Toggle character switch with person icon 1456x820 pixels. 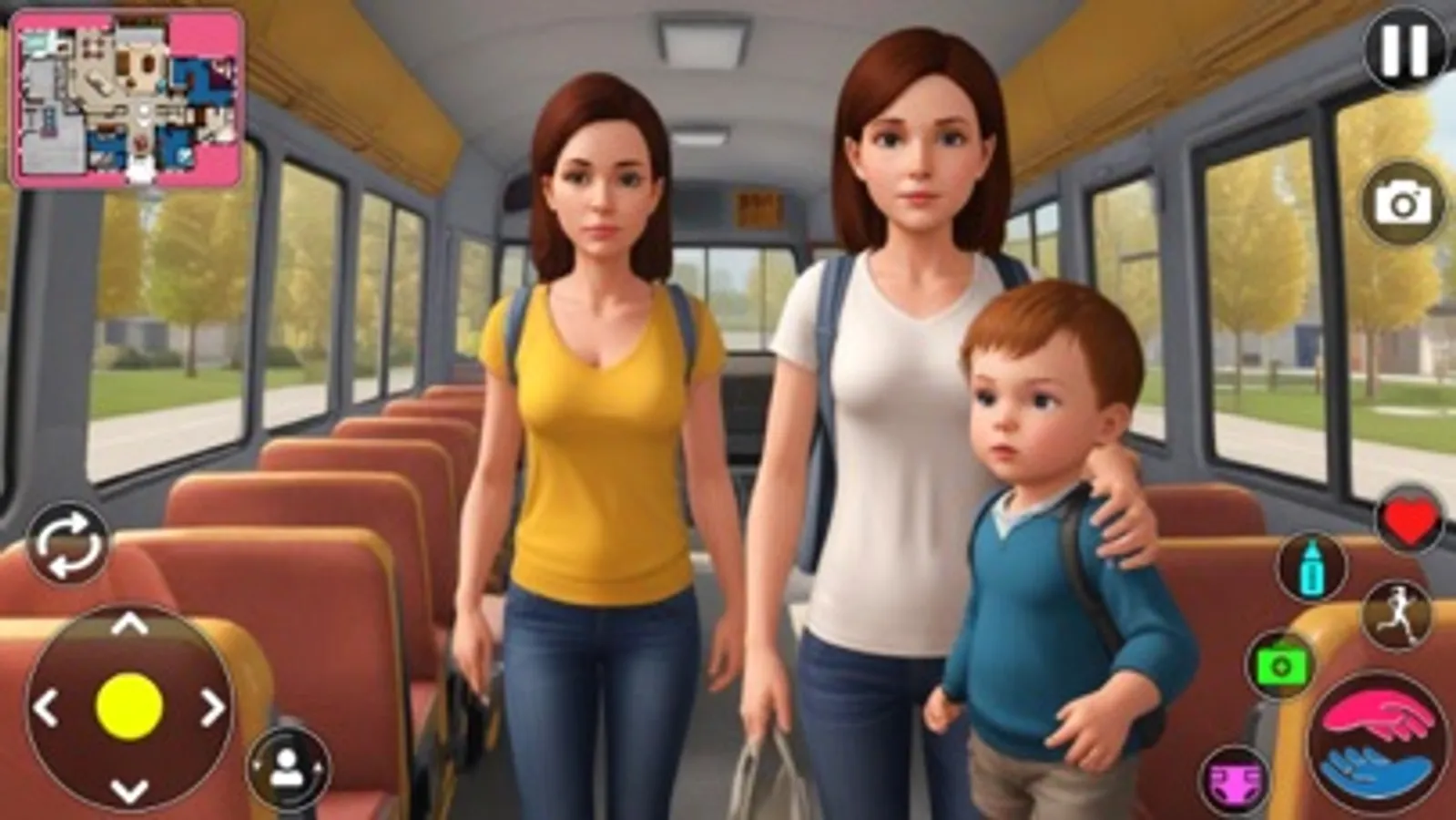click(x=287, y=765)
